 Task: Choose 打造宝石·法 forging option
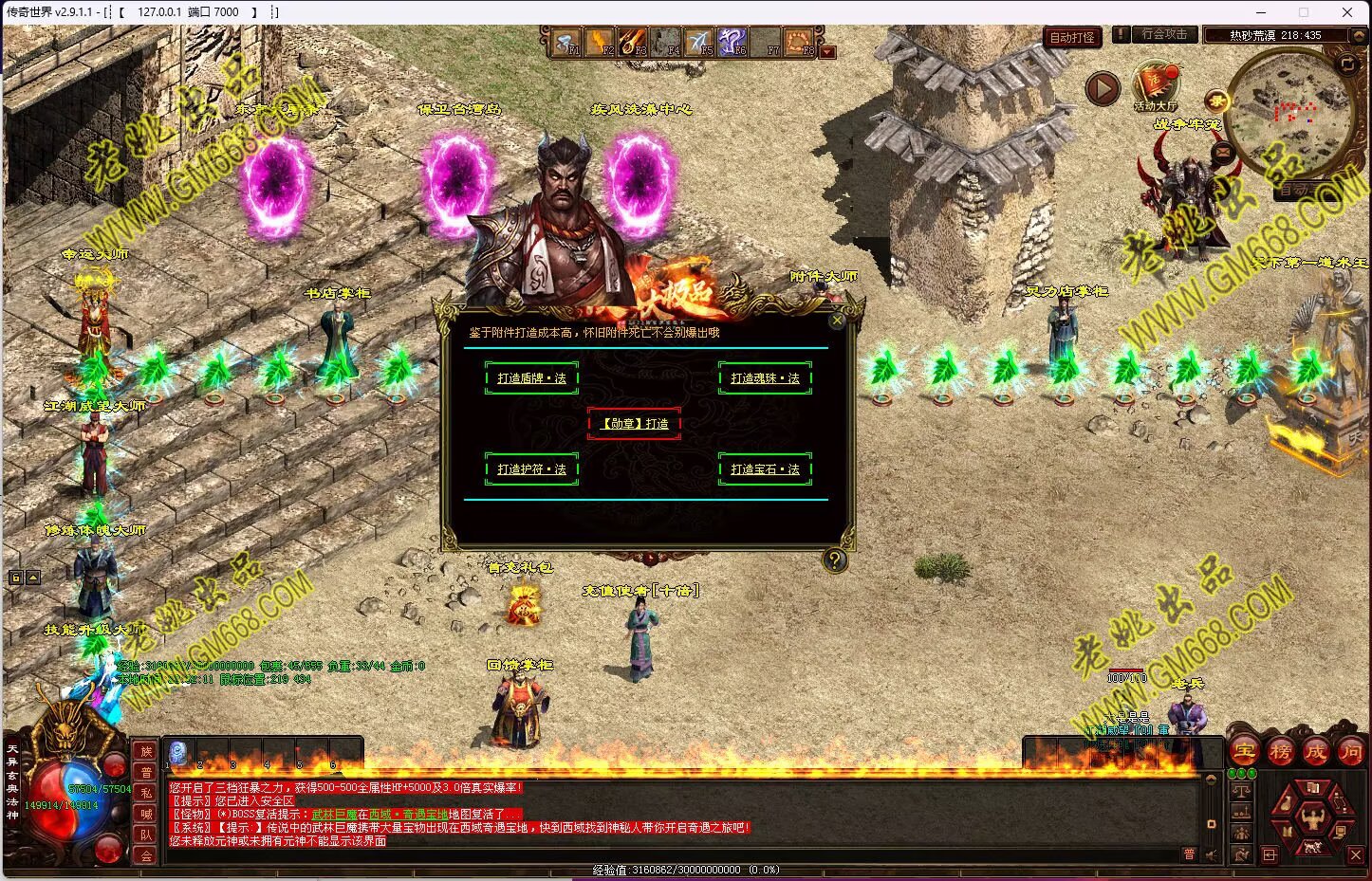(765, 469)
